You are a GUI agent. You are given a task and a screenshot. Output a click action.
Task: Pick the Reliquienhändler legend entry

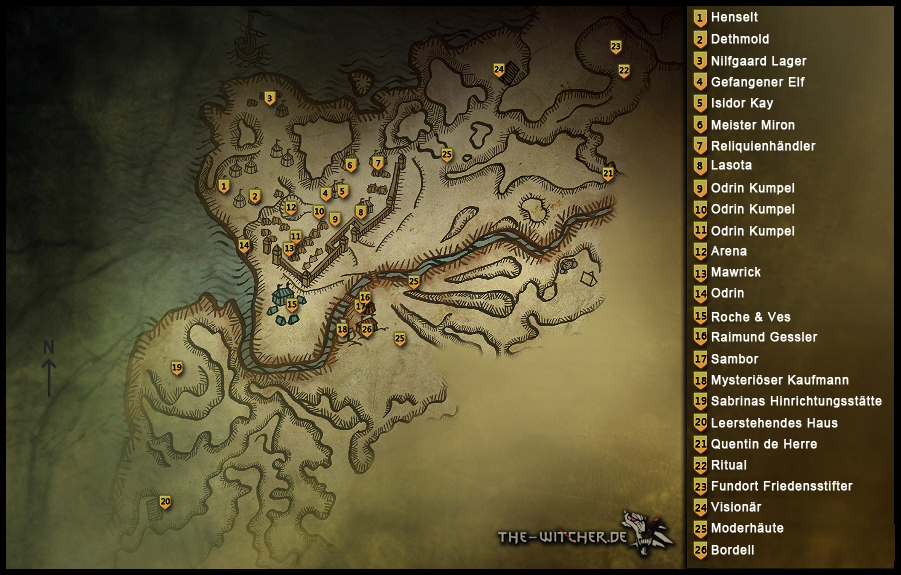[762, 146]
